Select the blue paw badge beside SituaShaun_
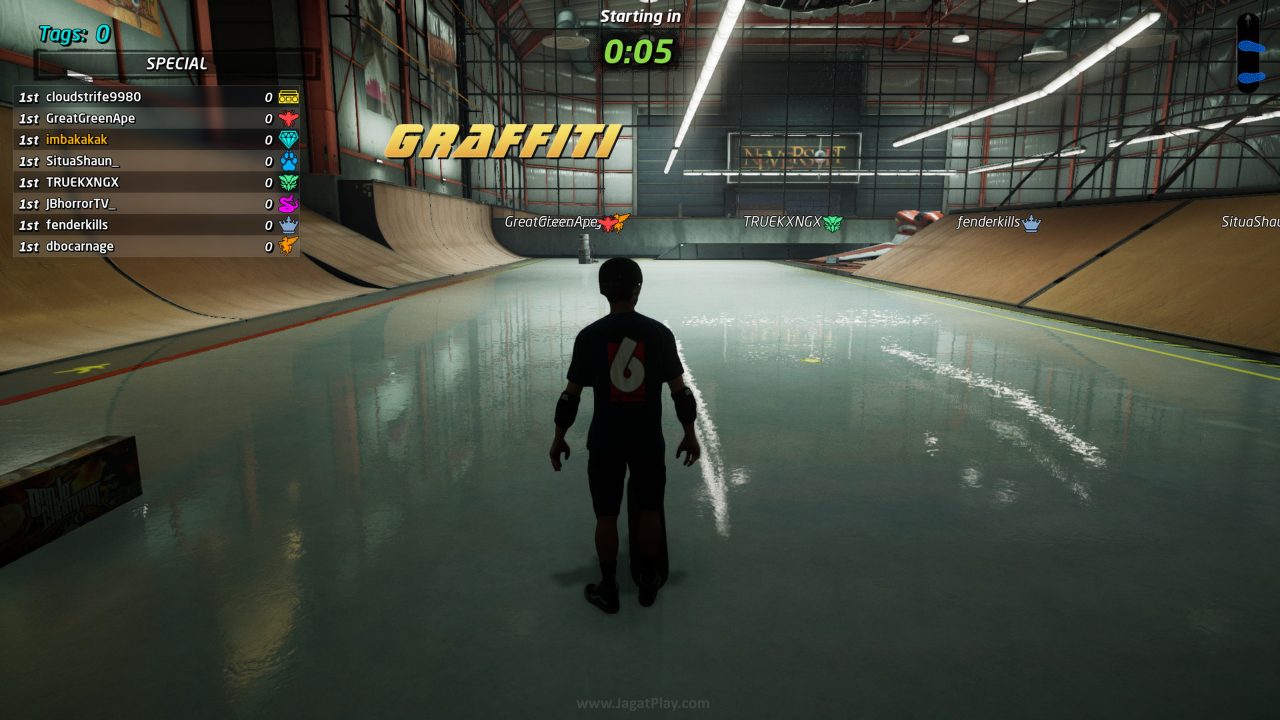The height and width of the screenshot is (720, 1280). (287, 161)
